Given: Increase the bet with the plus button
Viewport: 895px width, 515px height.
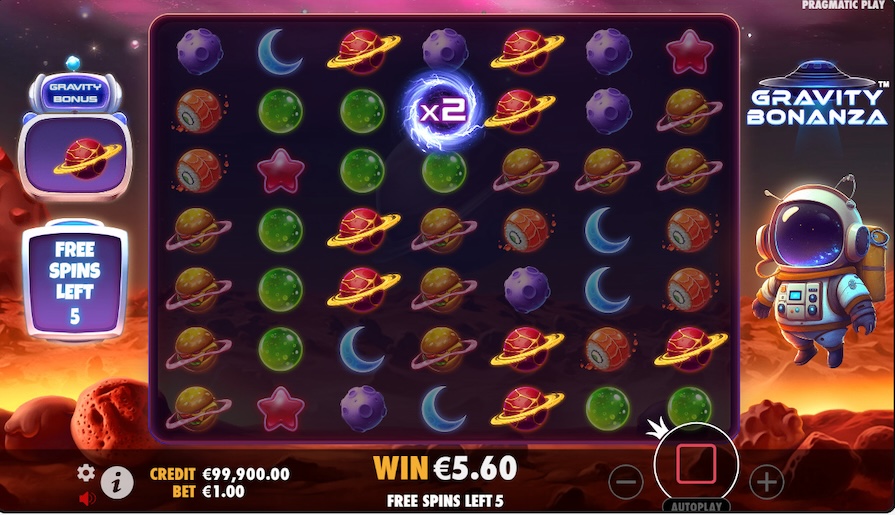Looking at the screenshot, I should 765,482.
